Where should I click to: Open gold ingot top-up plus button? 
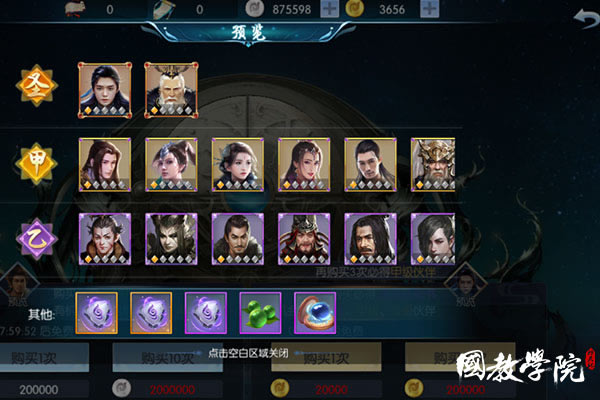pyautogui.click(x=430, y=10)
